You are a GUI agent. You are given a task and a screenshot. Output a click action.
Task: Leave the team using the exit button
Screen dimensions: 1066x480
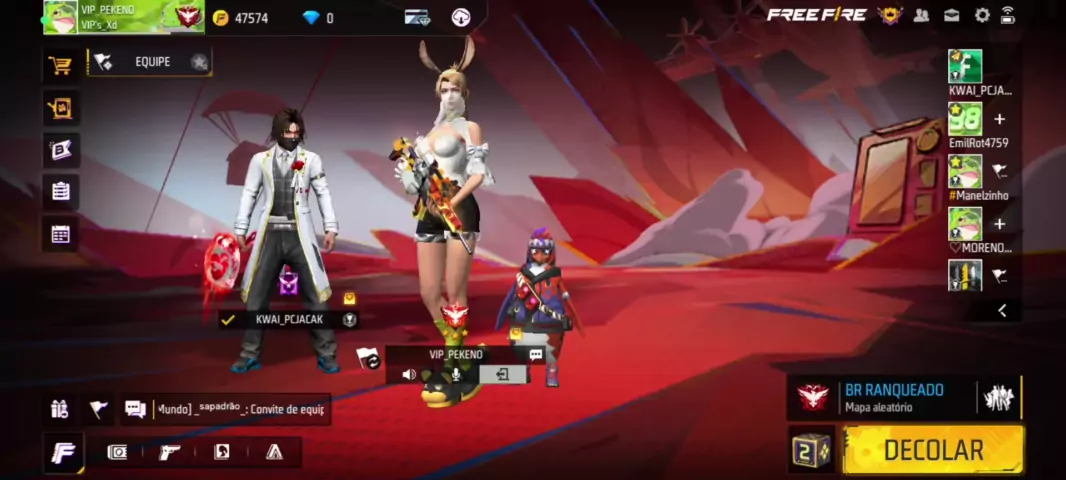(502, 374)
